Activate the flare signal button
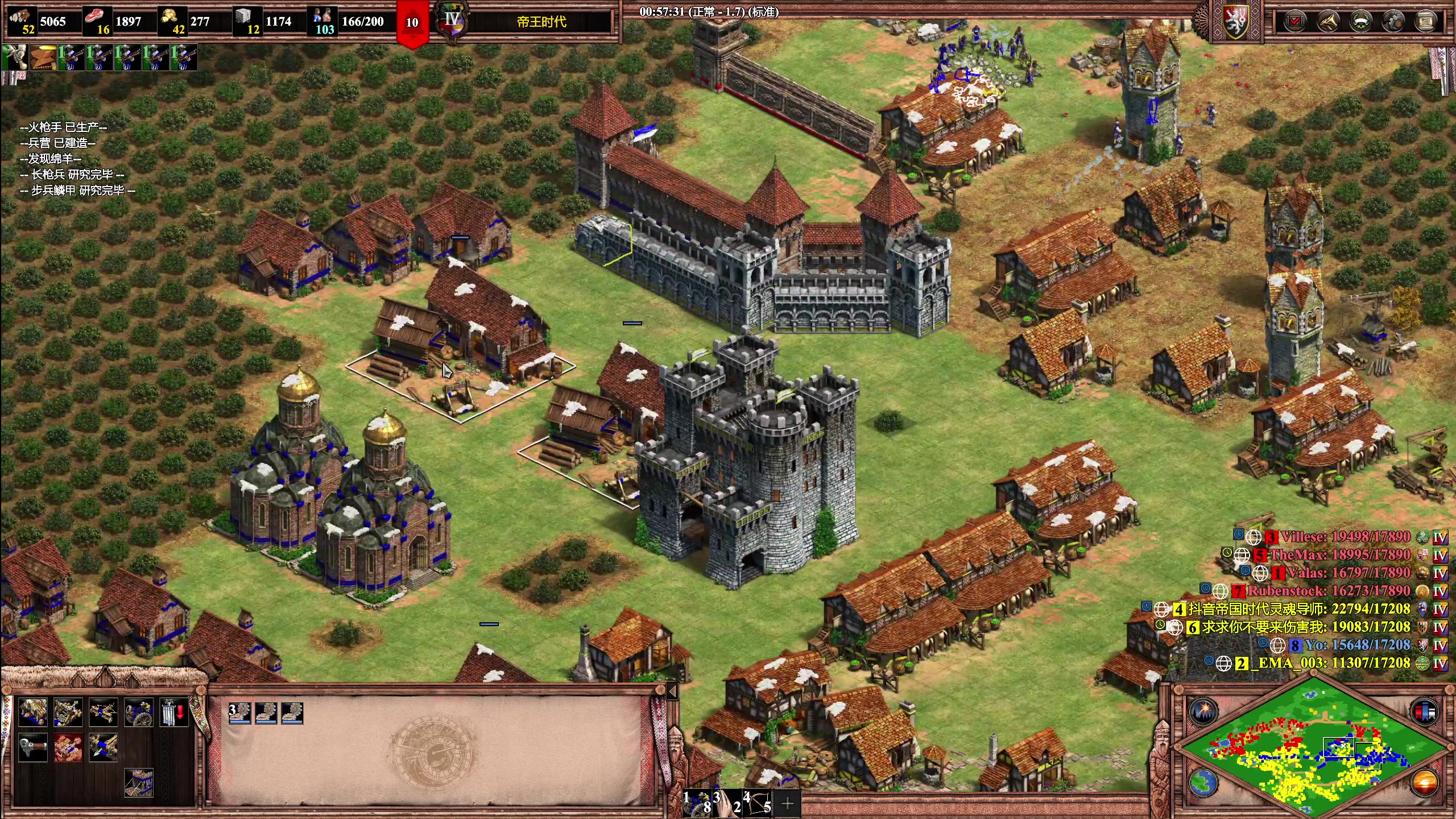Screen dimensions: 1456x819 [x=1202, y=712]
